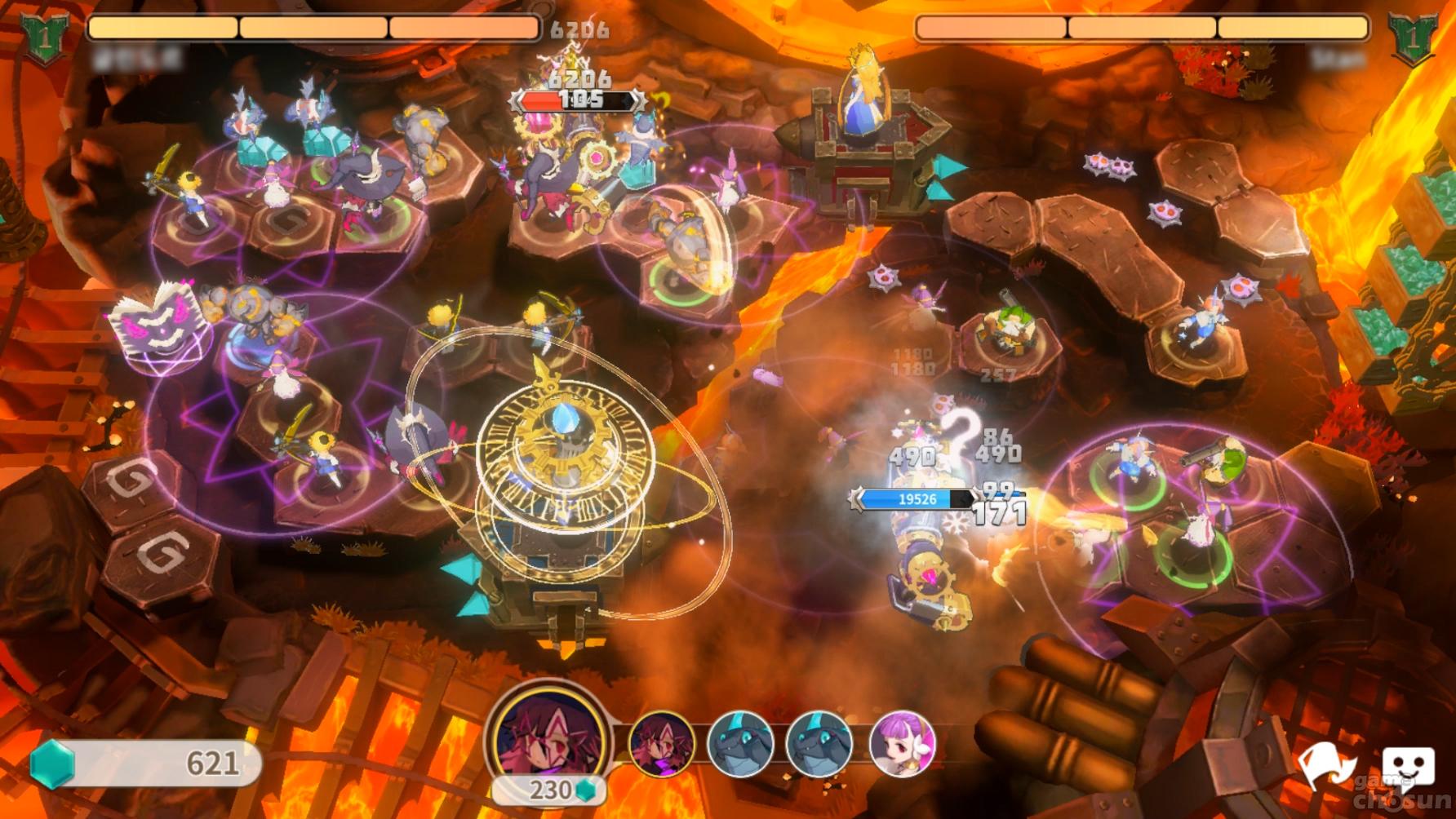This screenshot has width=1456, height=819.
Task: Open the smiley emote chat bubble
Action: click(x=1408, y=768)
